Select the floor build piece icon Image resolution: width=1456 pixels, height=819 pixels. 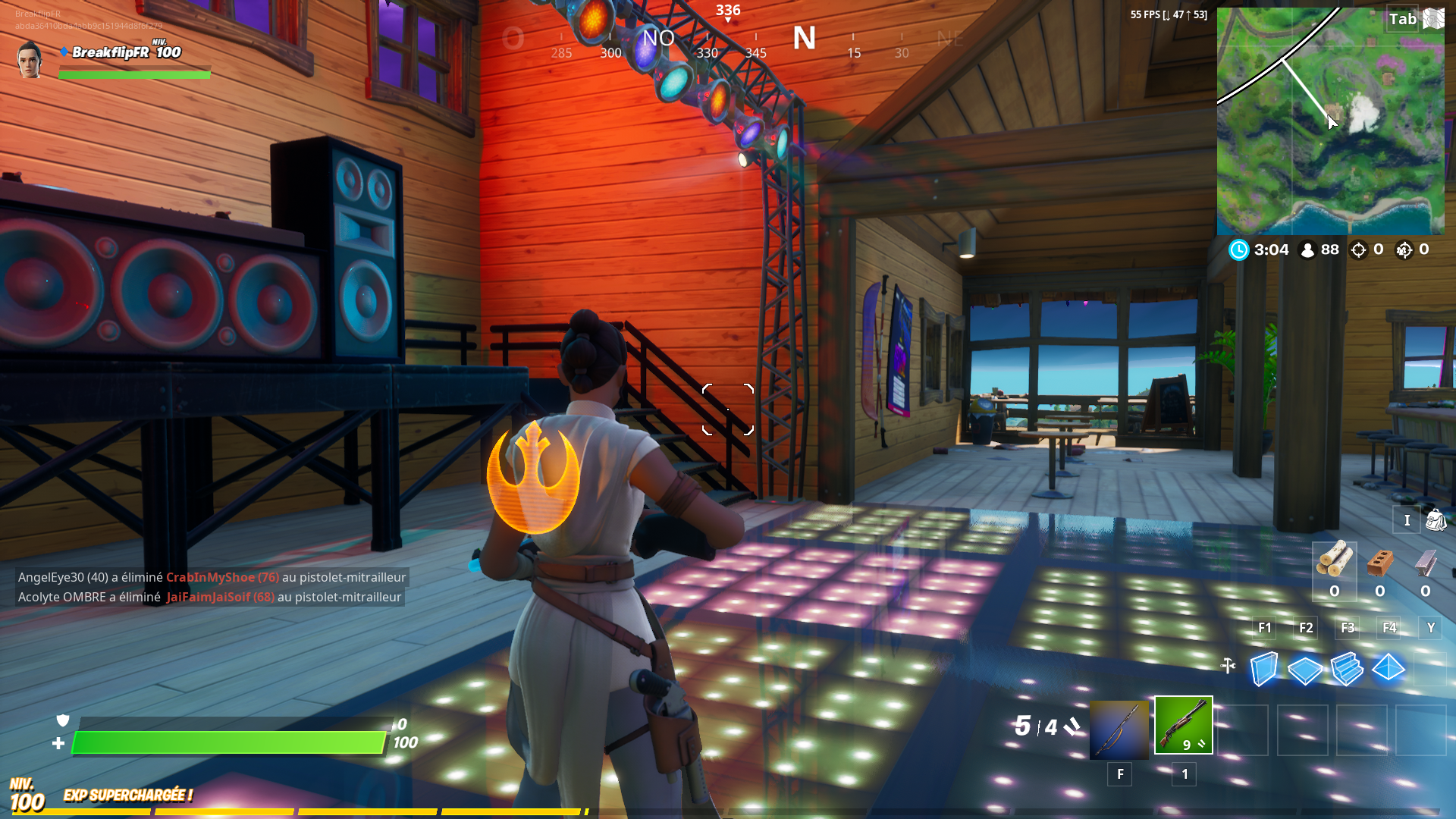[x=1306, y=670]
